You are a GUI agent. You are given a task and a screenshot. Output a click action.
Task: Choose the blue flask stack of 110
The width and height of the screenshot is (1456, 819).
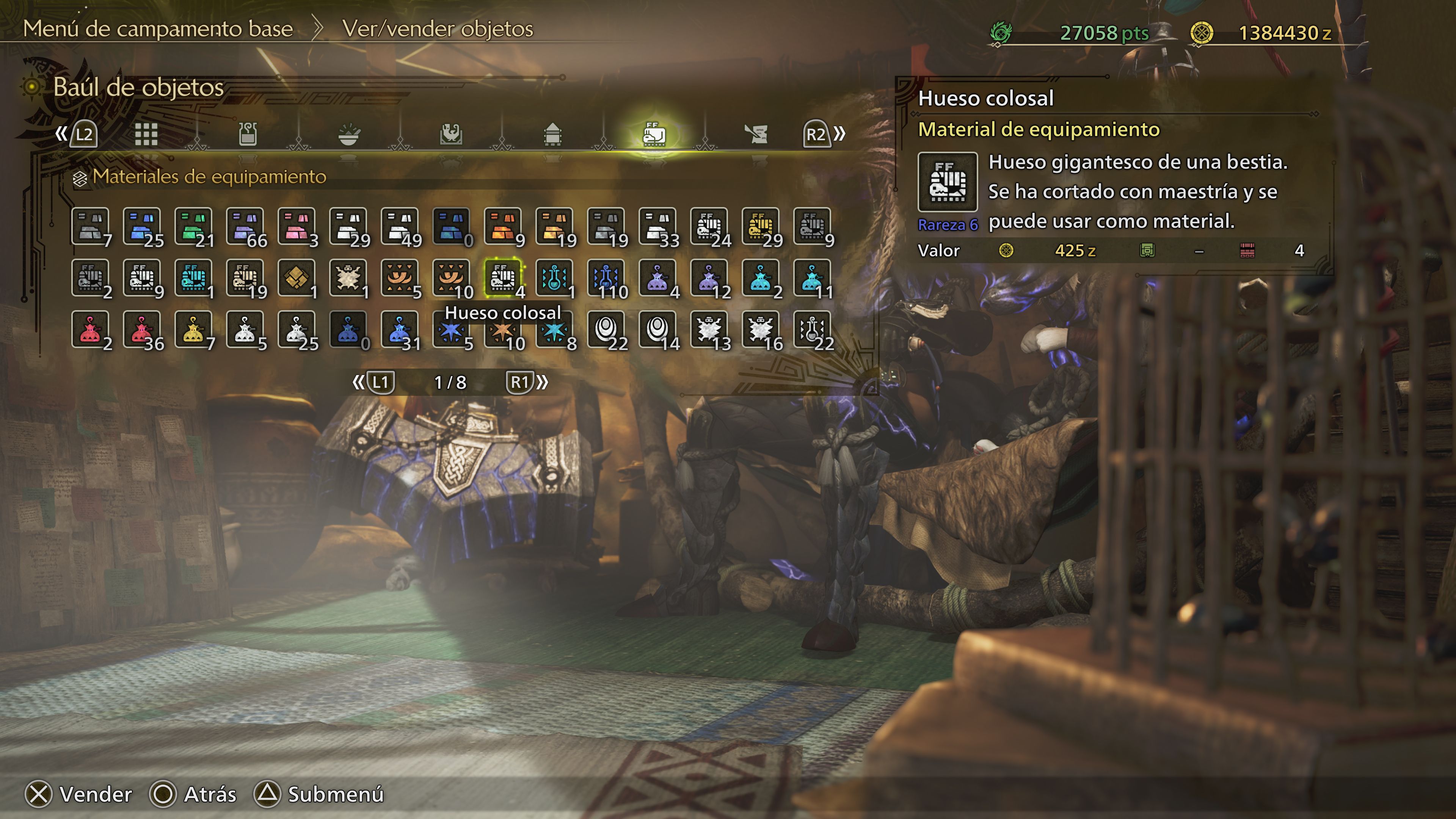coord(606,278)
